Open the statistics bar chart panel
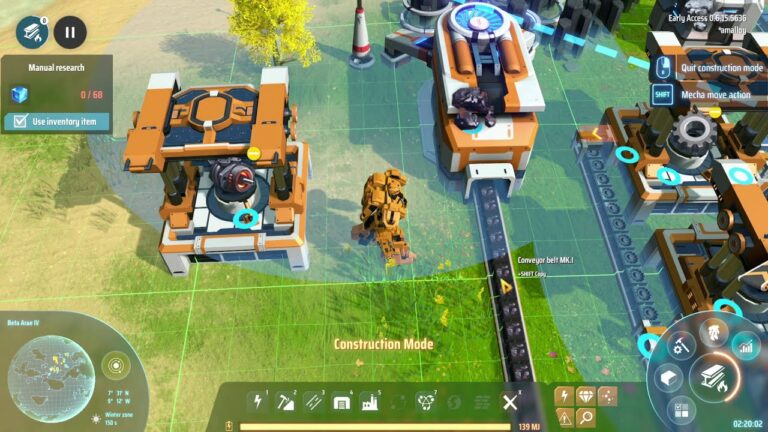 [745, 348]
